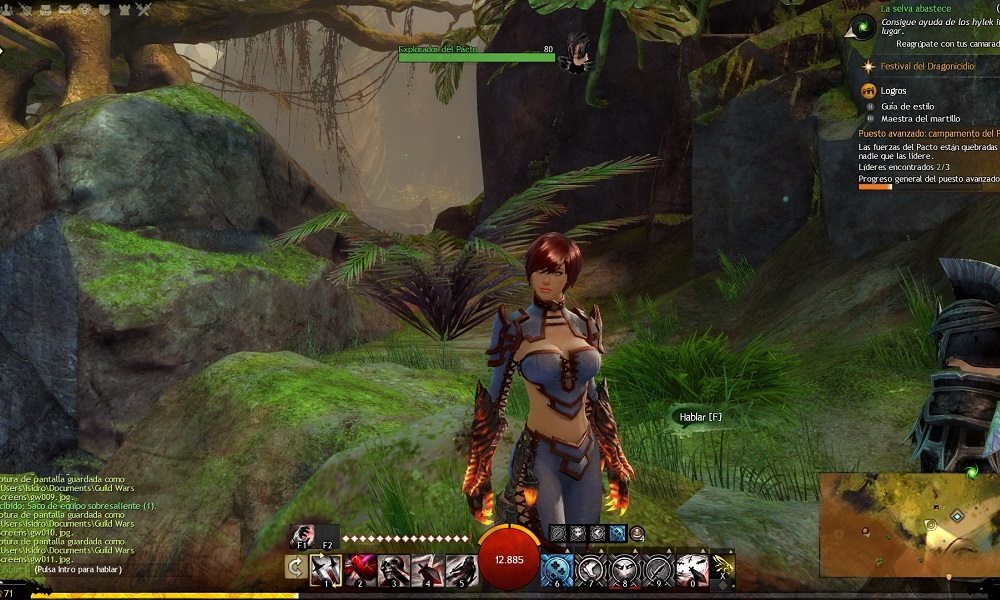The width and height of the screenshot is (1000, 600).
Task: Click the weapon swap arrow button
Action: tap(295, 568)
